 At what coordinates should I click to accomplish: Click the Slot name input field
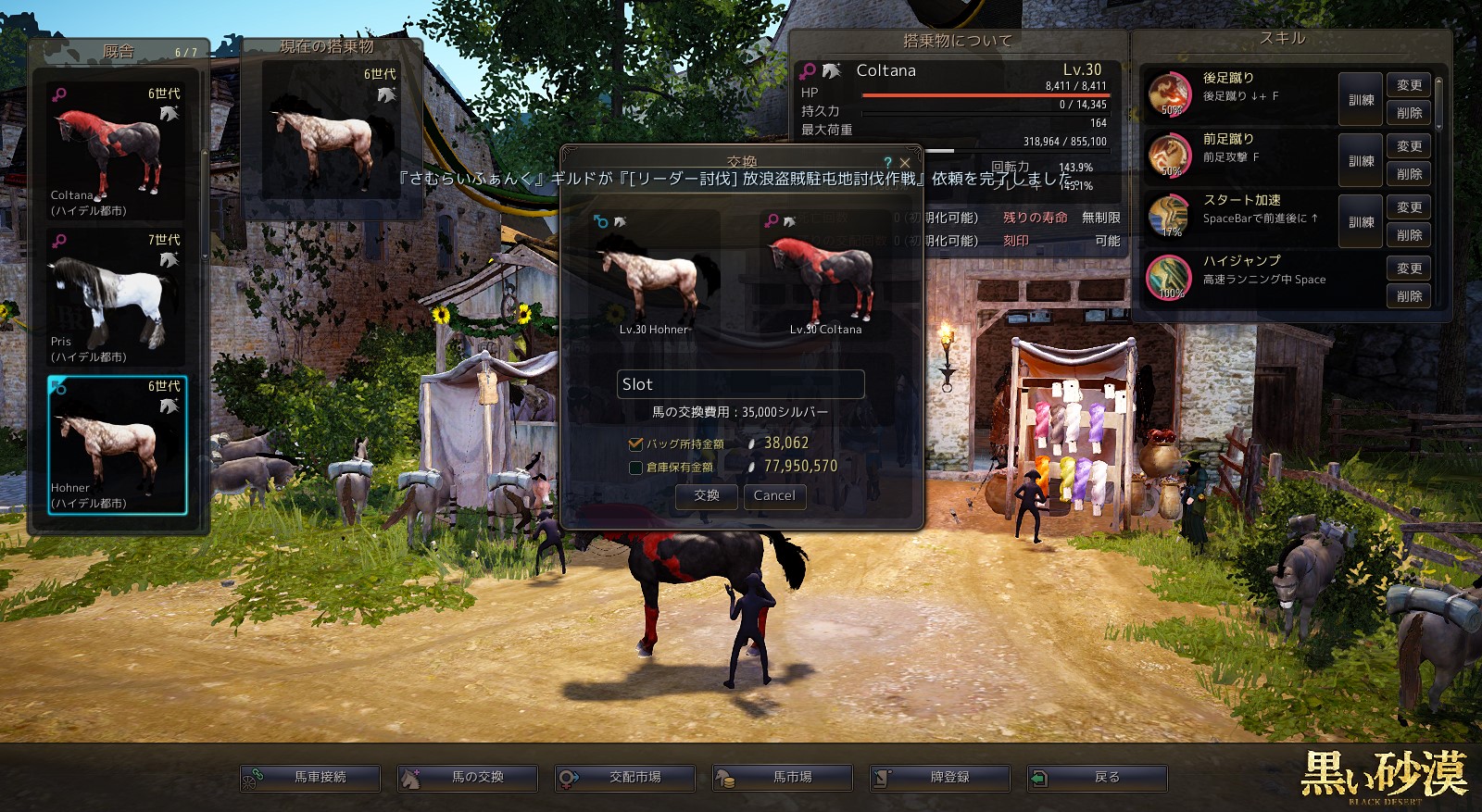click(740, 384)
